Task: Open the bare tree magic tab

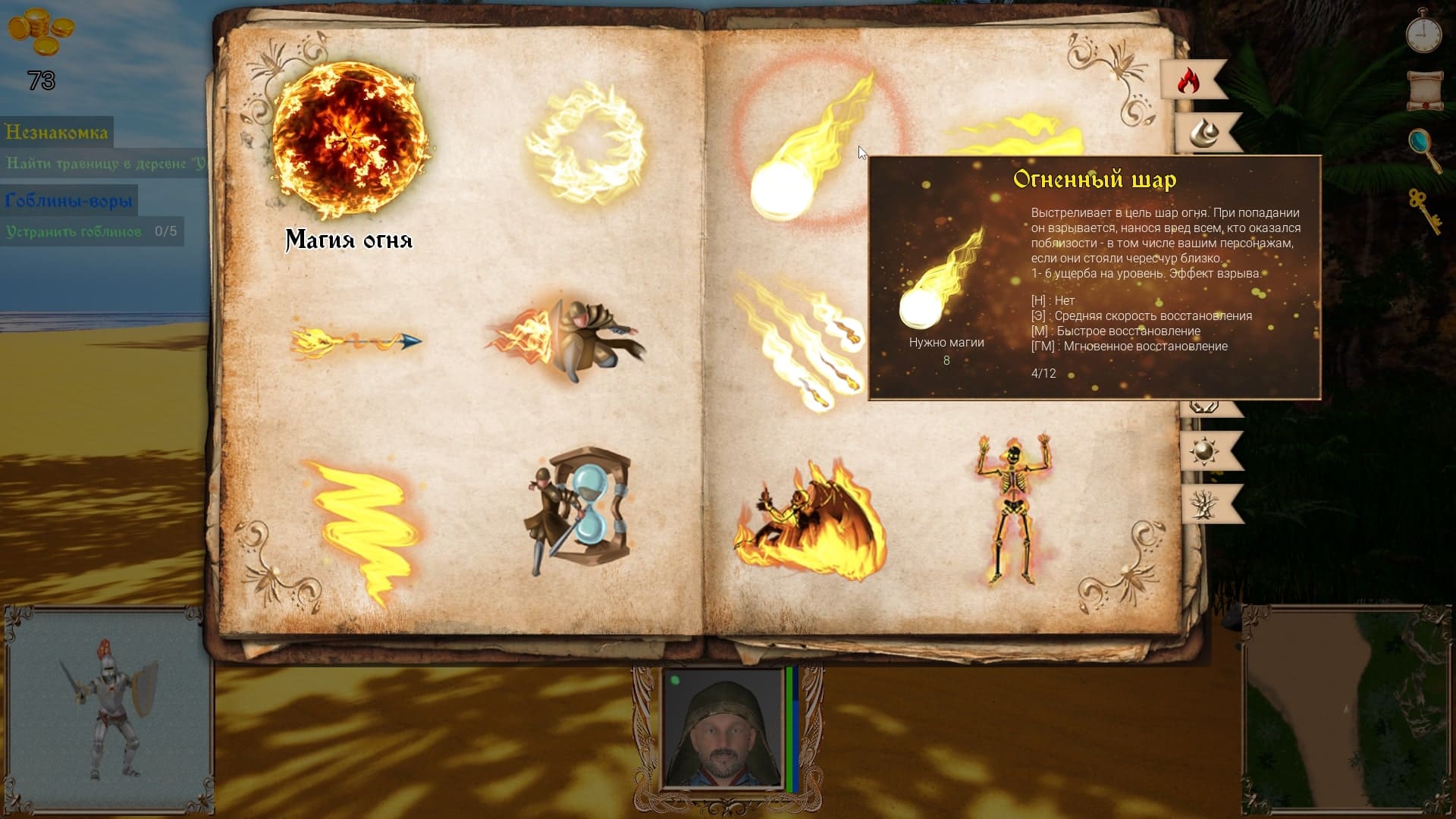Action: click(x=1206, y=504)
